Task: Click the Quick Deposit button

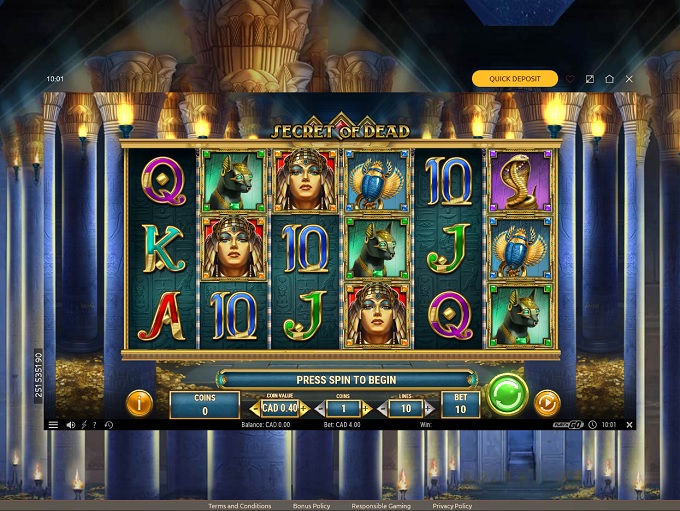Action: point(515,78)
